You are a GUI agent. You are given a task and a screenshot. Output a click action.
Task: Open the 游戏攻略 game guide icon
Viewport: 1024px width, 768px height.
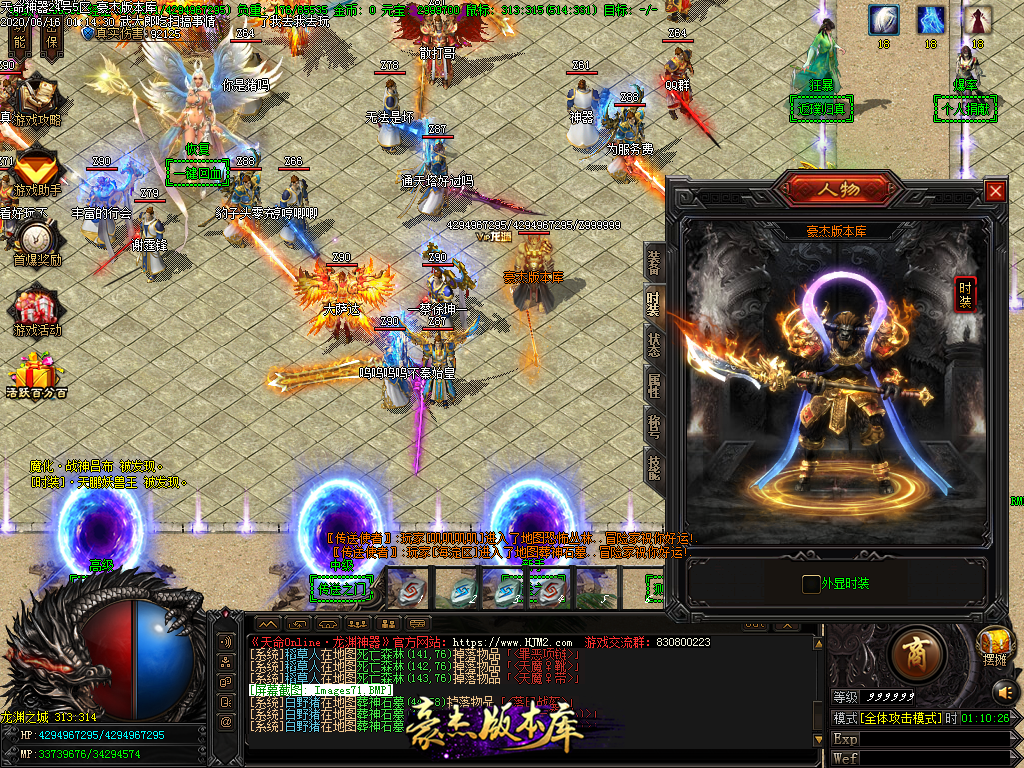pyautogui.click(x=36, y=96)
